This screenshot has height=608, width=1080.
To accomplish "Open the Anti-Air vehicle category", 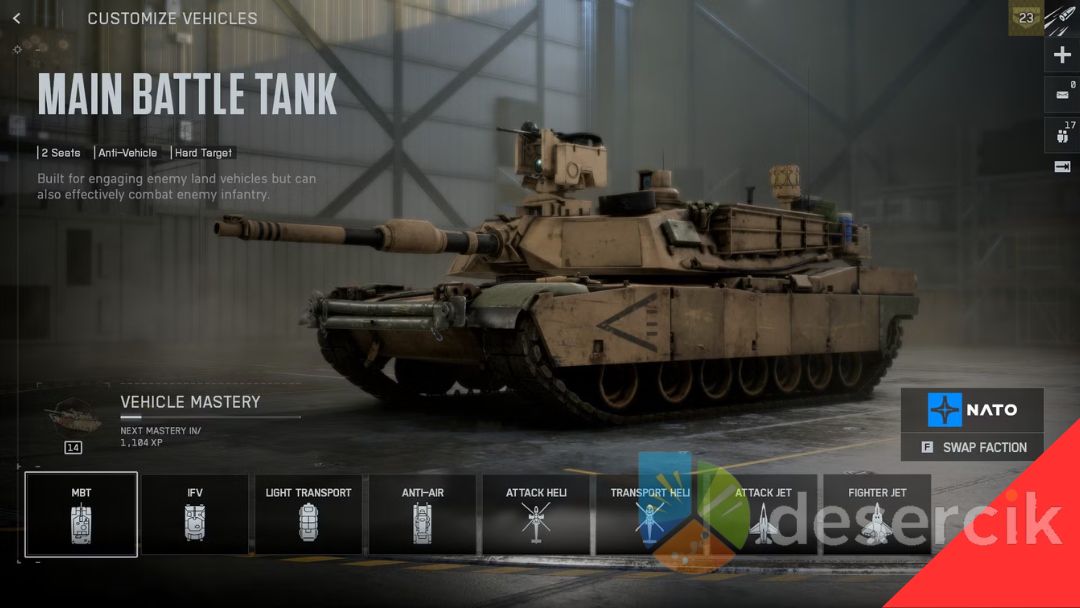I will (x=422, y=514).
